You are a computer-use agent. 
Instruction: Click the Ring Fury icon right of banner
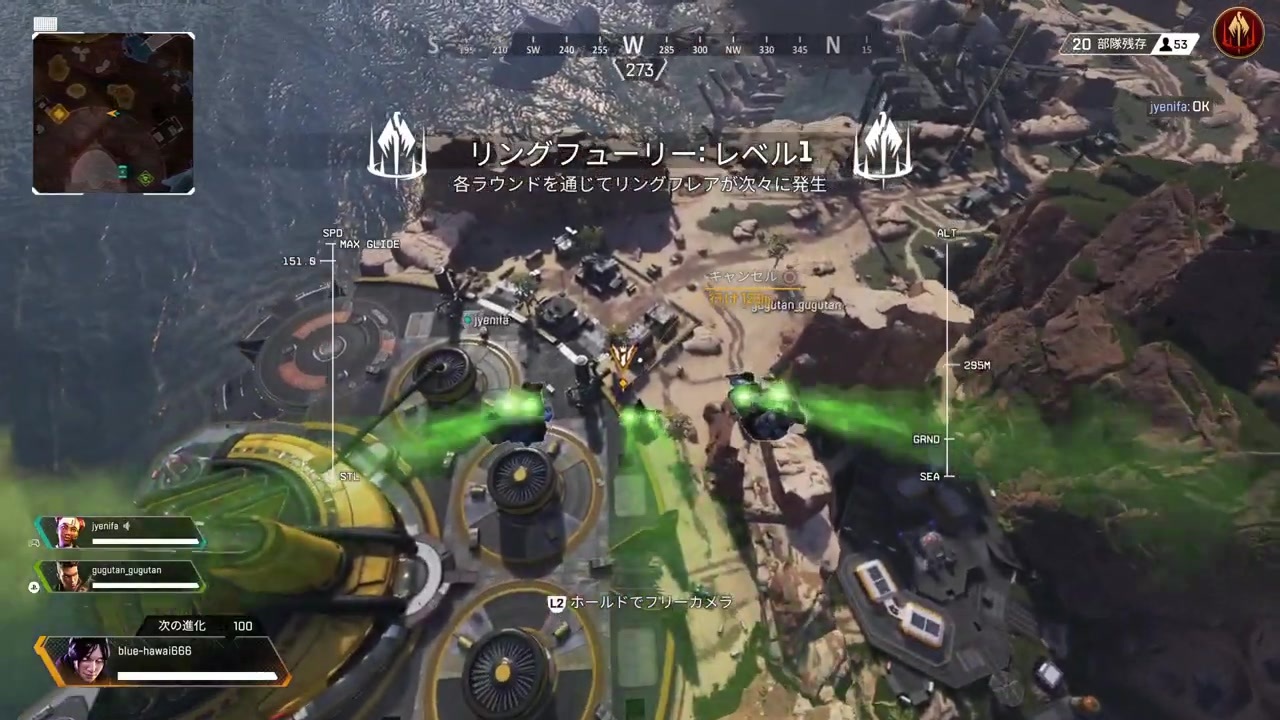(x=883, y=148)
